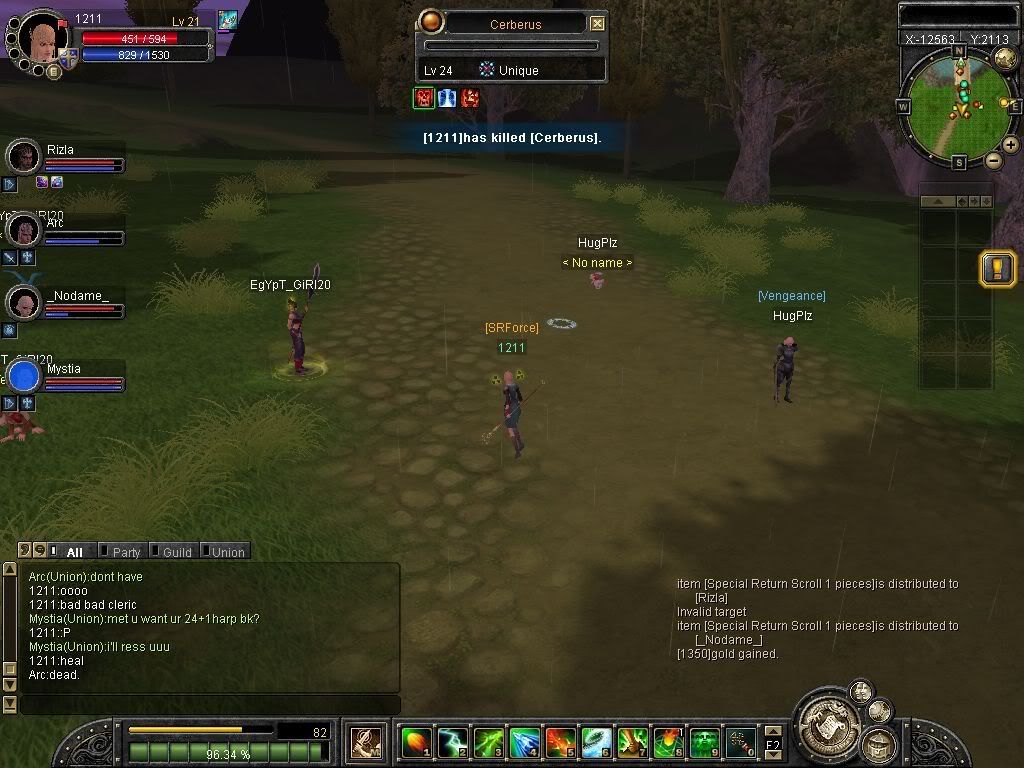
Task: Click own character portrait 1211
Action: click(43, 38)
